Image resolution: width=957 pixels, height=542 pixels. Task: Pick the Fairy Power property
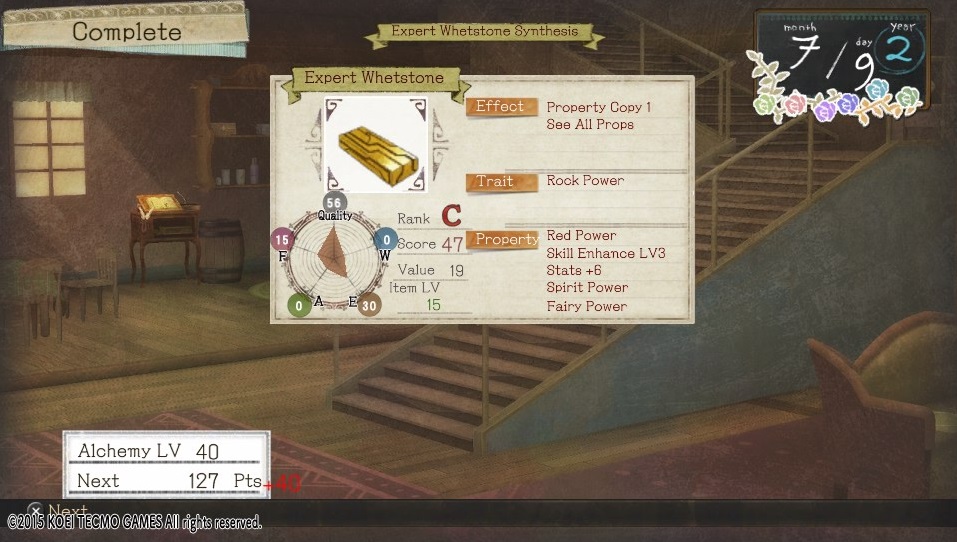(x=586, y=306)
